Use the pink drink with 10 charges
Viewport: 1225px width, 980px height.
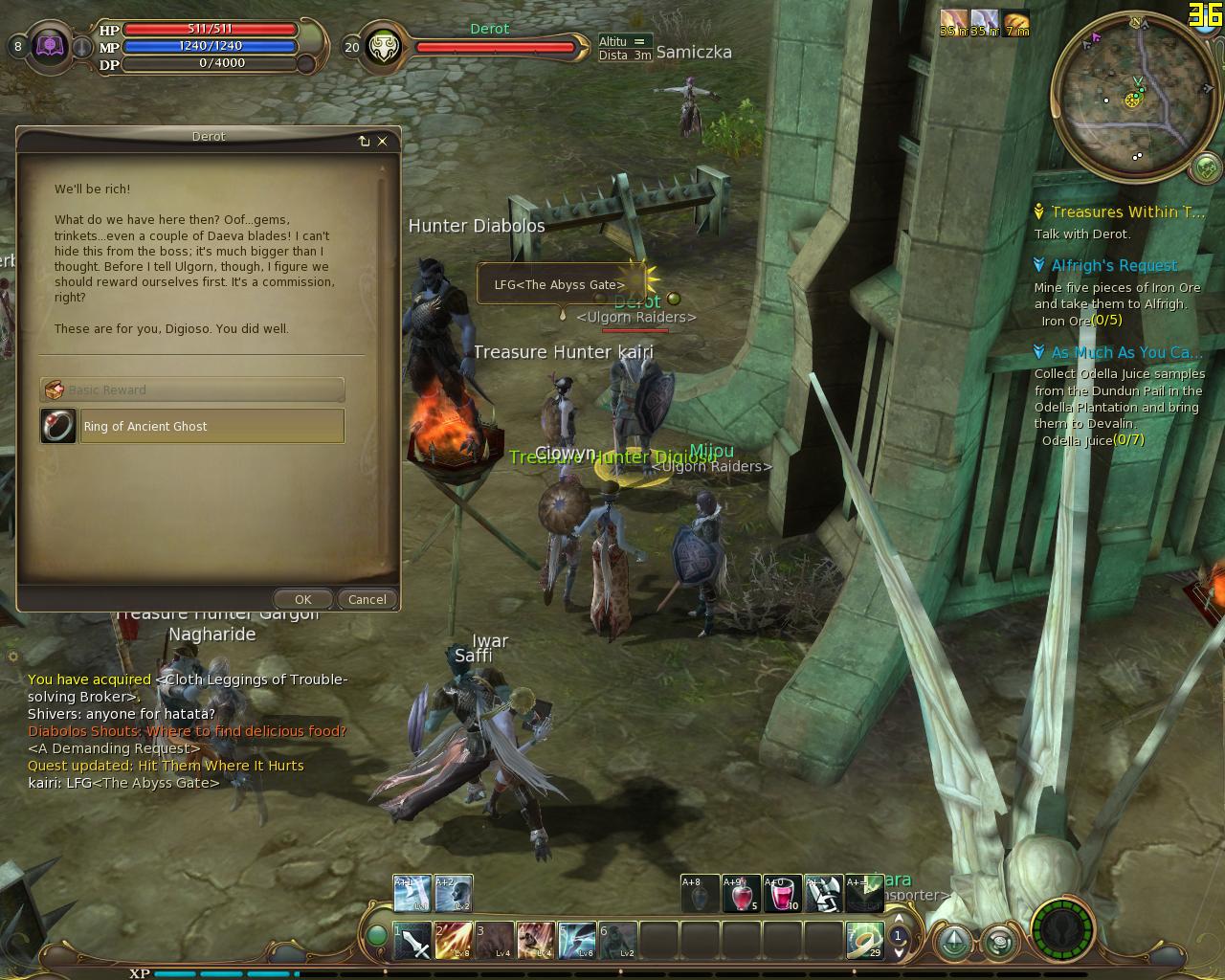point(783,894)
